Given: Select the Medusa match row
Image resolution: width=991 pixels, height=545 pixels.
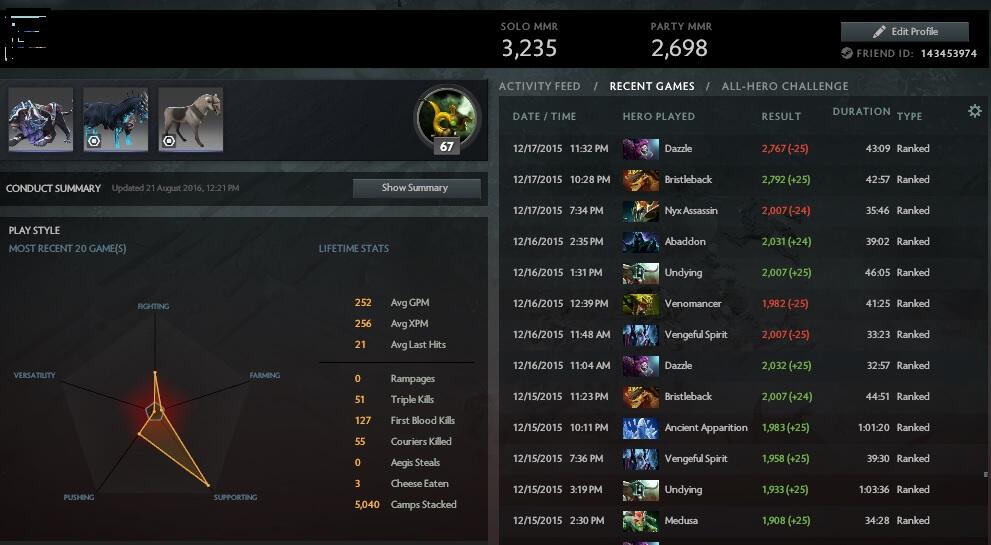Looking at the screenshot, I should (740, 521).
